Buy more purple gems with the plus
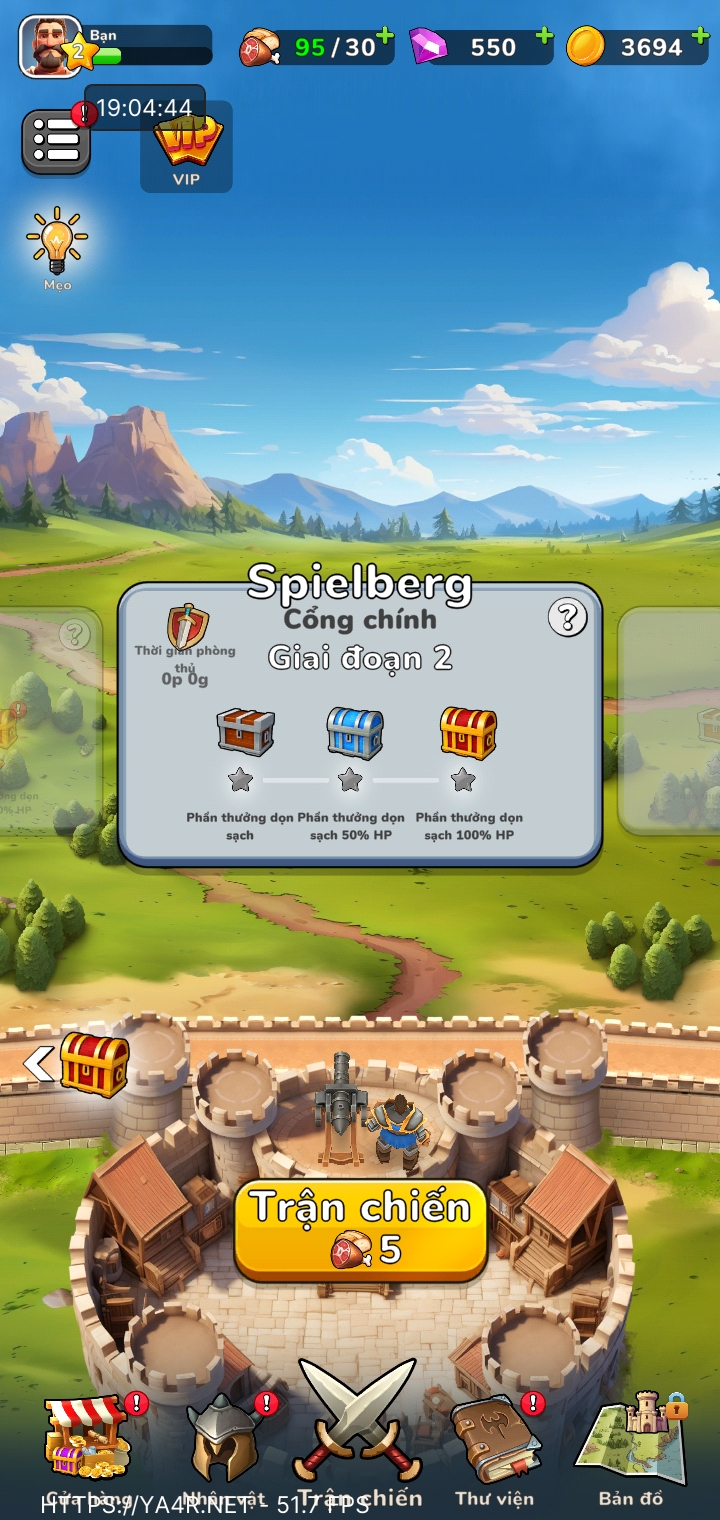Screen dimensions: 720x1520 [x=543, y=37]
